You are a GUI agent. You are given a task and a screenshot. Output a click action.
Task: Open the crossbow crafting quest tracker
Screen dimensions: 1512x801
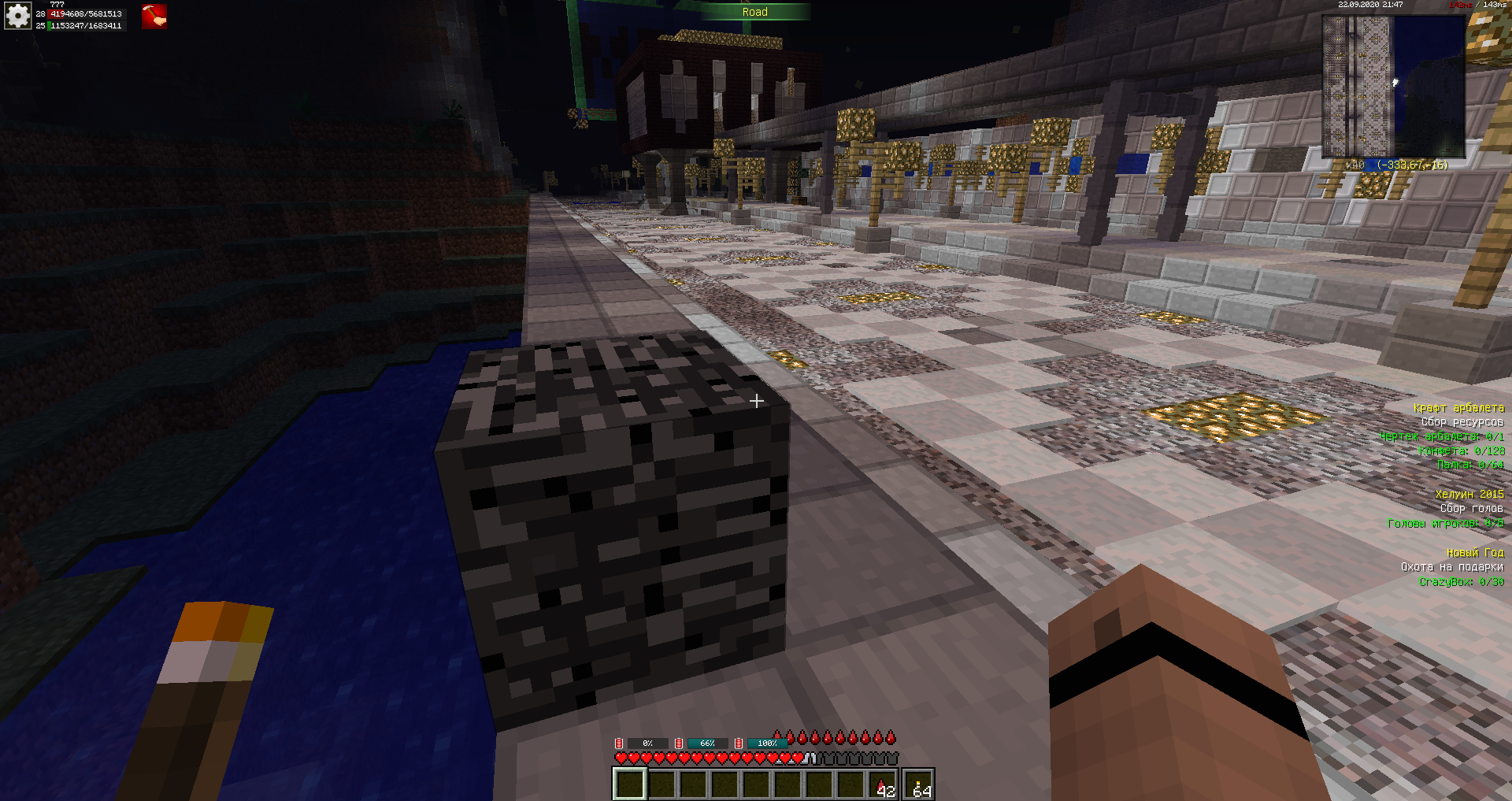[1458, 408]
